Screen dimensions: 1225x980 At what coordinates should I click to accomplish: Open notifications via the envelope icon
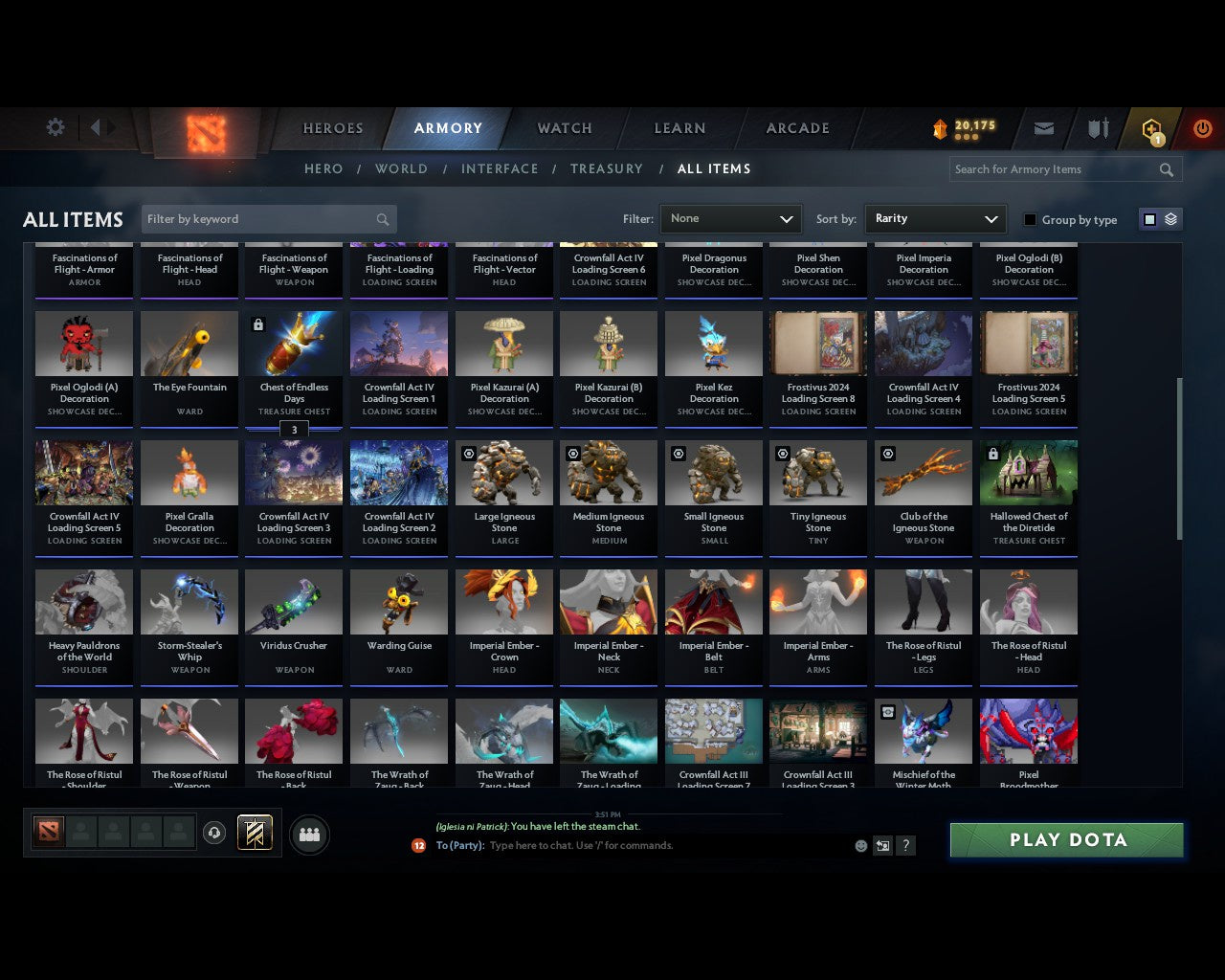(x=1043, y=127)
